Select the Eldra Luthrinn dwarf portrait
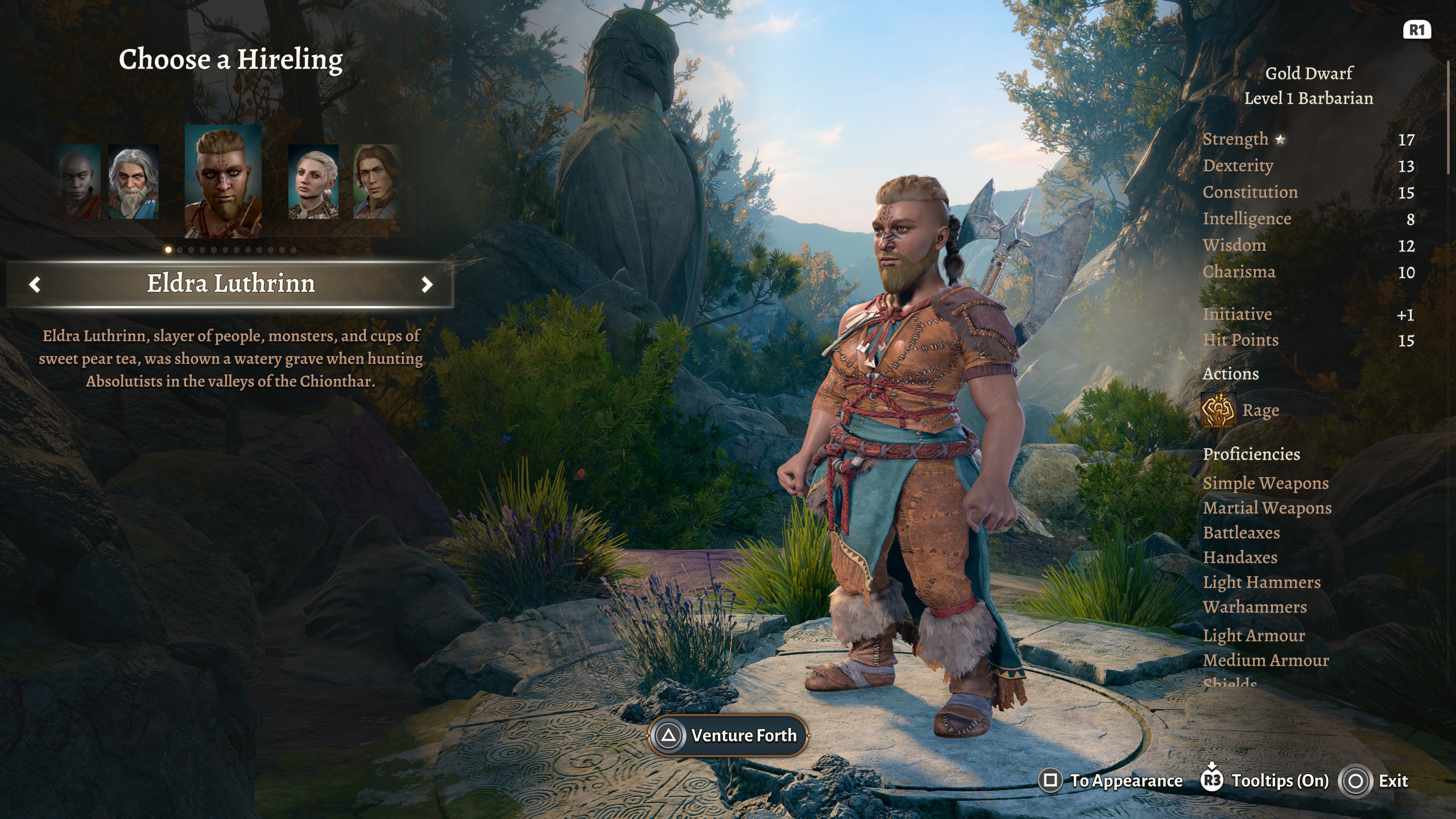The width and height of the screenshot is (1456, 819). tap(223, 181)
